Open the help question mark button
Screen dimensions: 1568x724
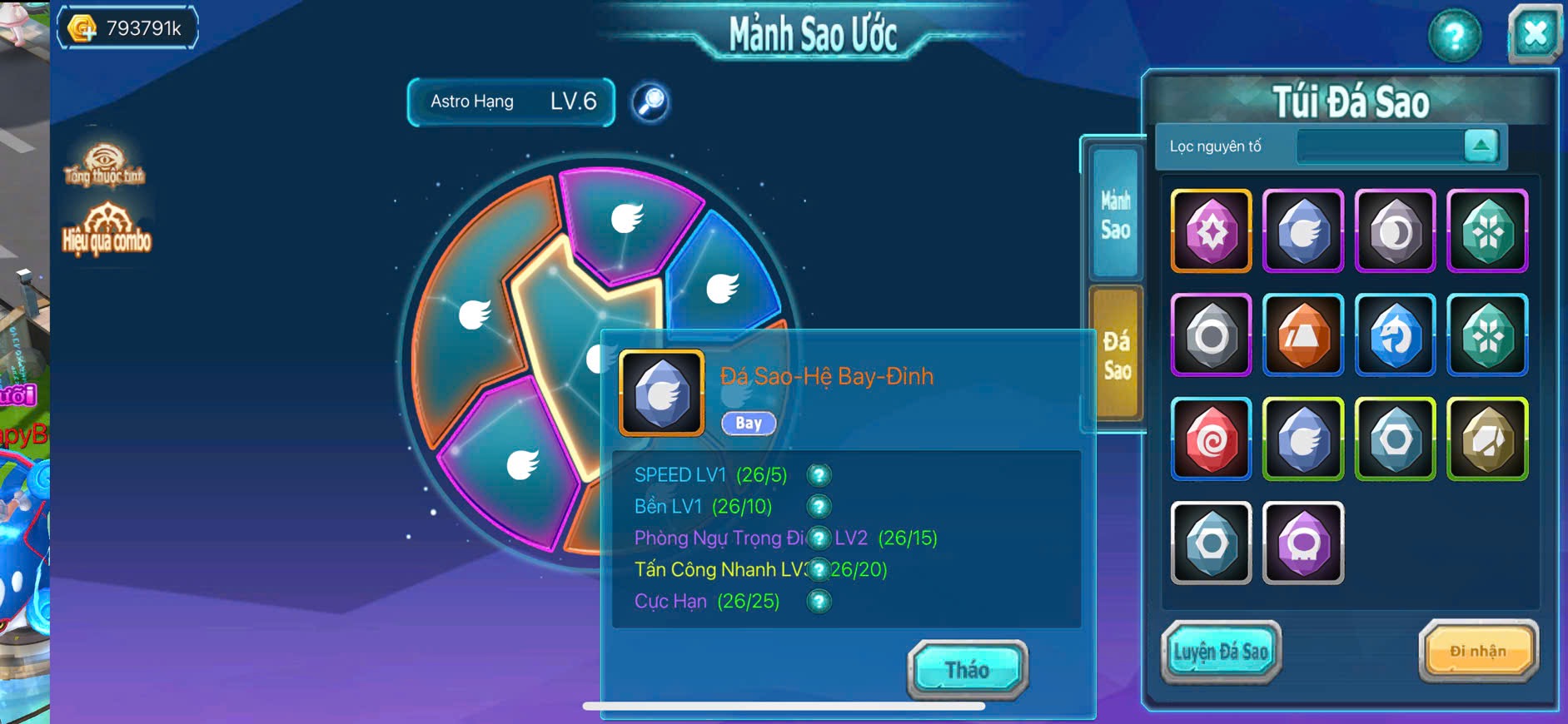(x=1454, y=36)
